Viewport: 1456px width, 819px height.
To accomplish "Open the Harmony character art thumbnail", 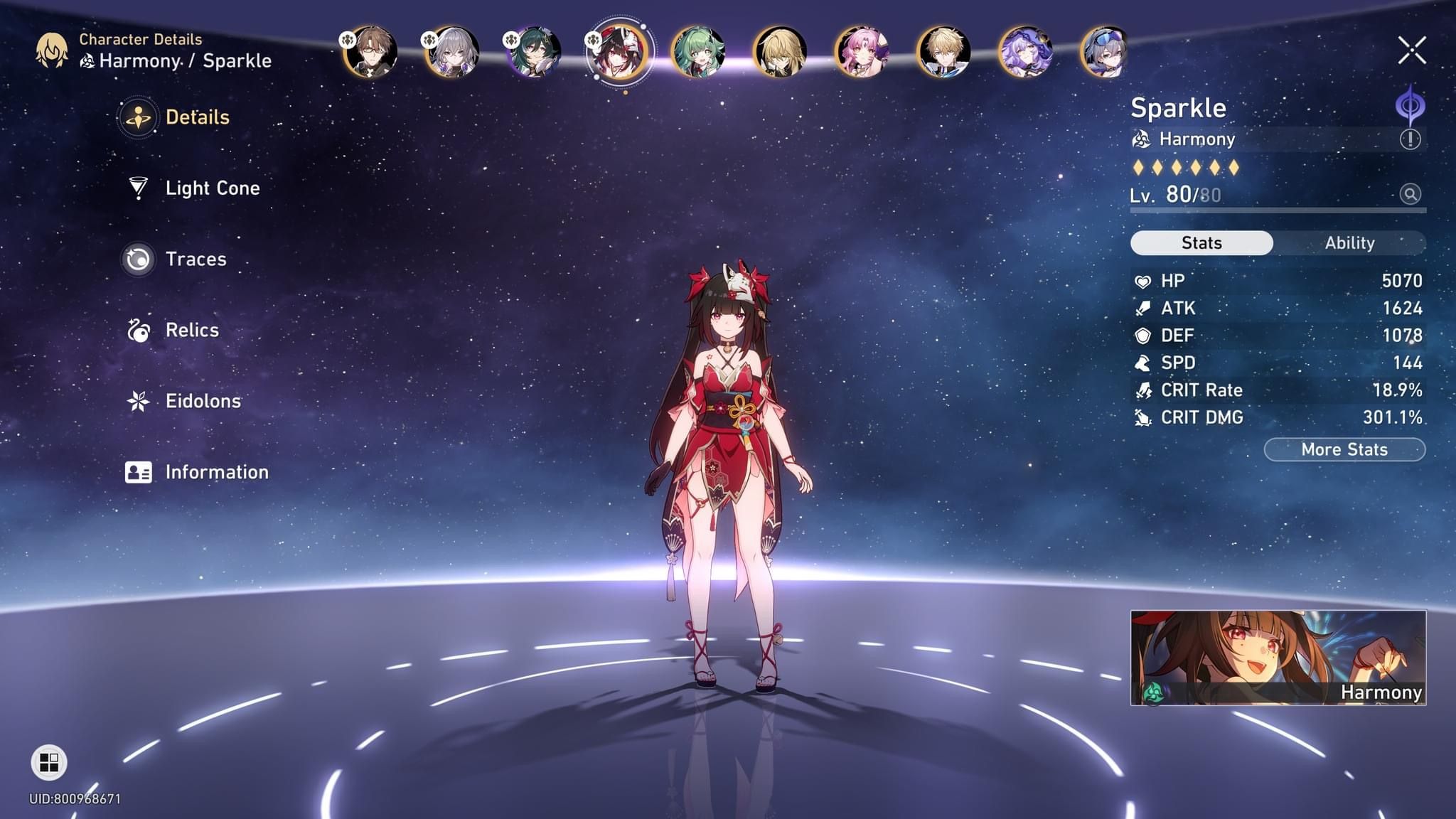I will click(x=1278, y=658).
